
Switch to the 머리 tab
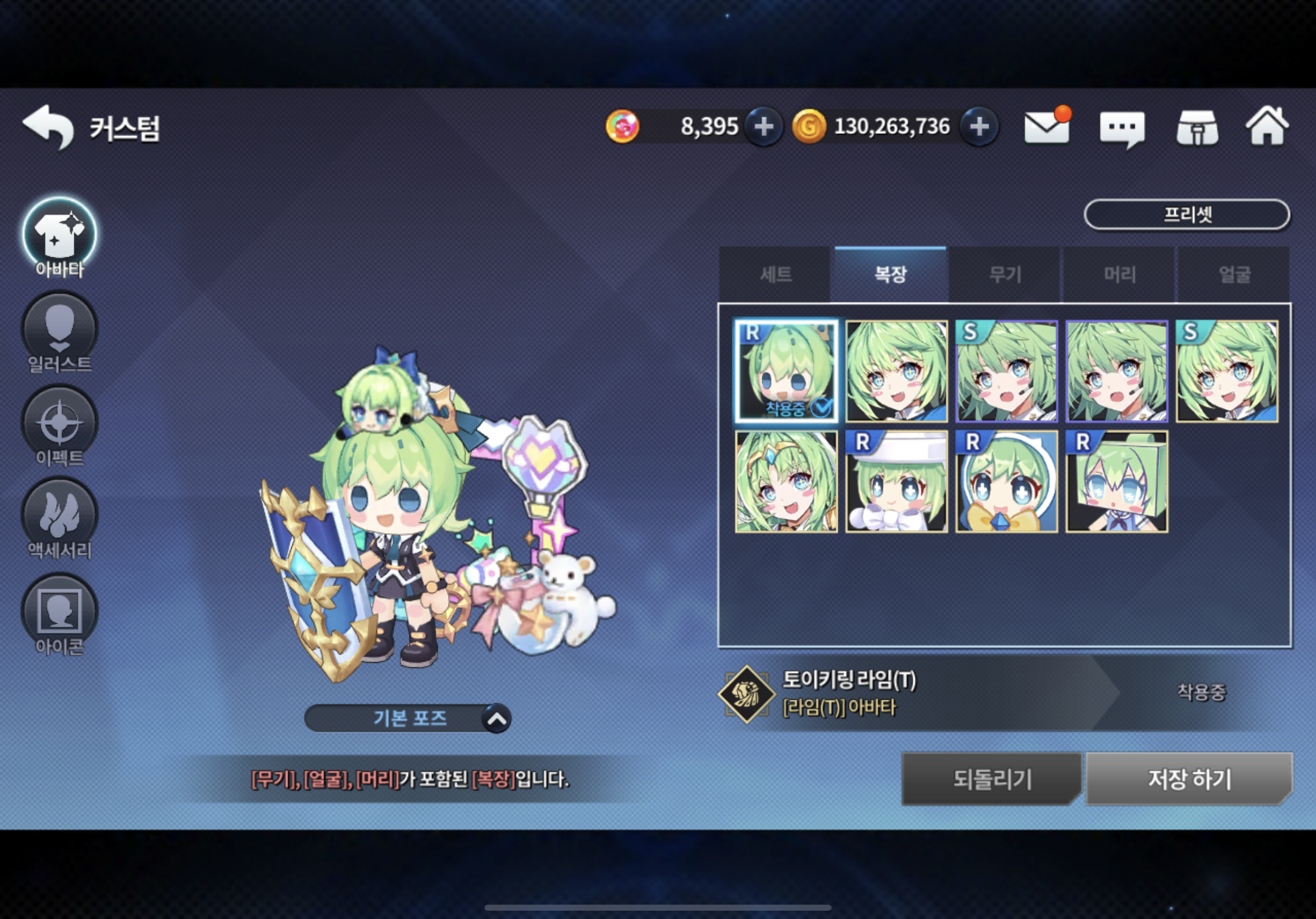[1119, 275]
